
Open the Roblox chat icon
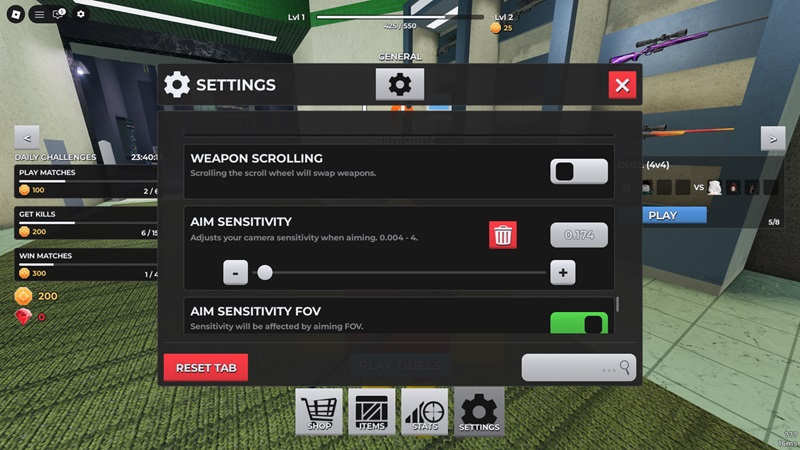coord(59,14)
